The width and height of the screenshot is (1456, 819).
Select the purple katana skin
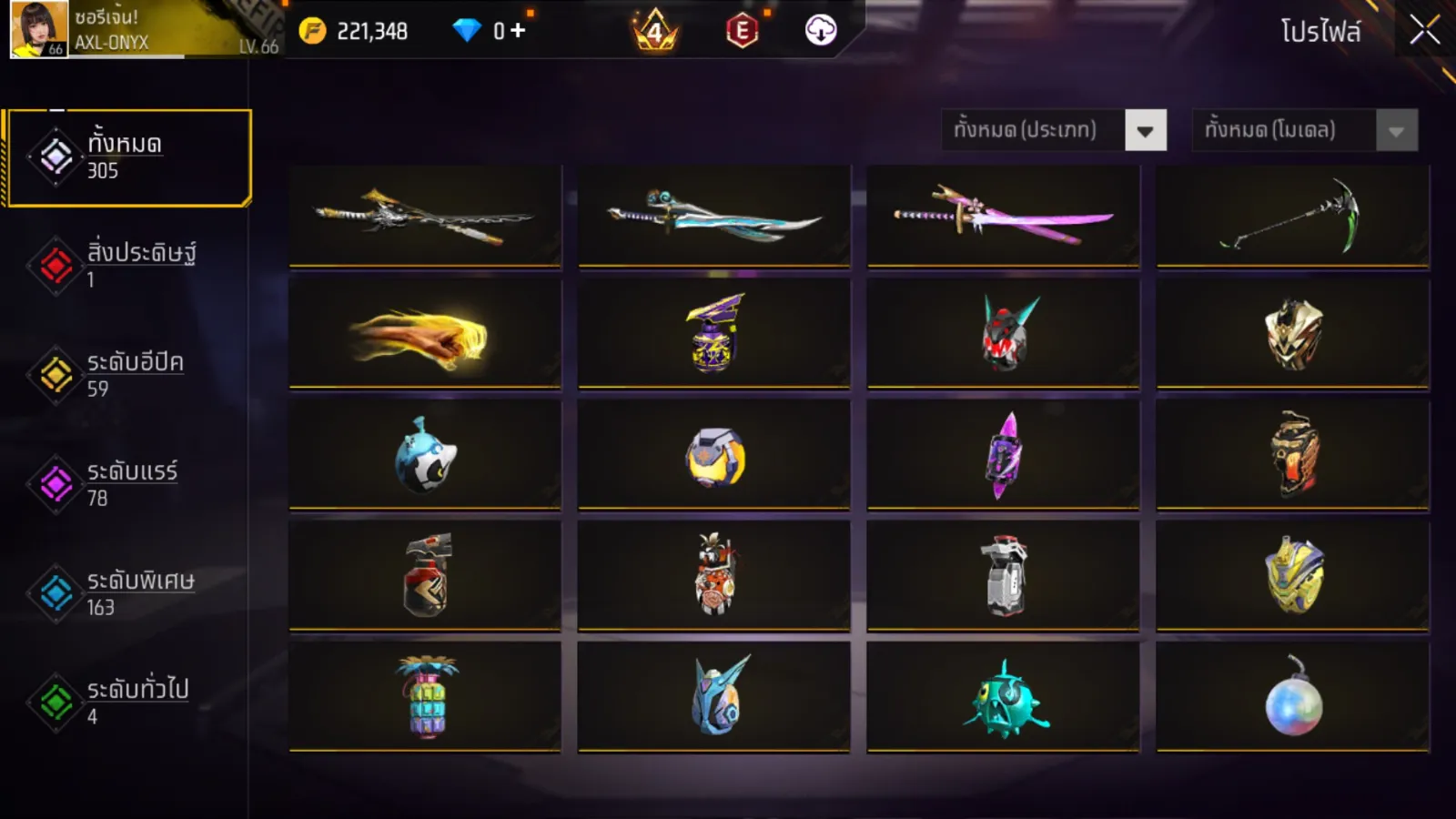pos(1003,217)
